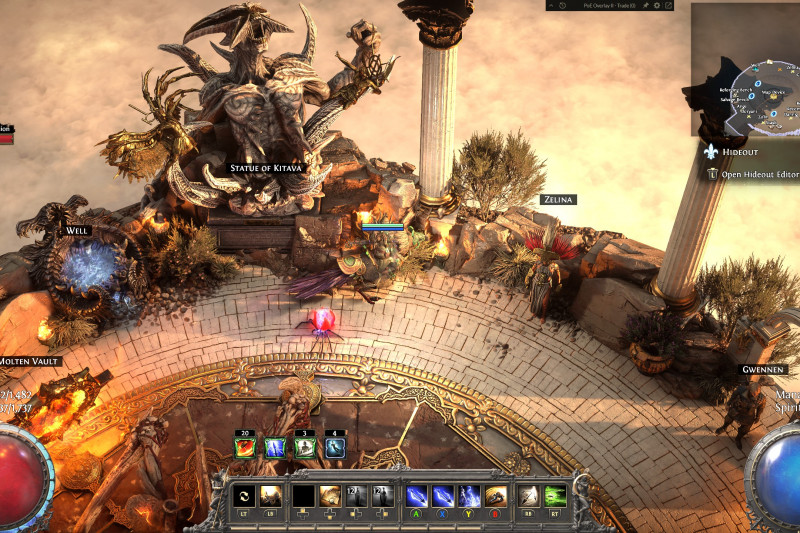Click the red-green buff icon showing 20

coord(245,448)
